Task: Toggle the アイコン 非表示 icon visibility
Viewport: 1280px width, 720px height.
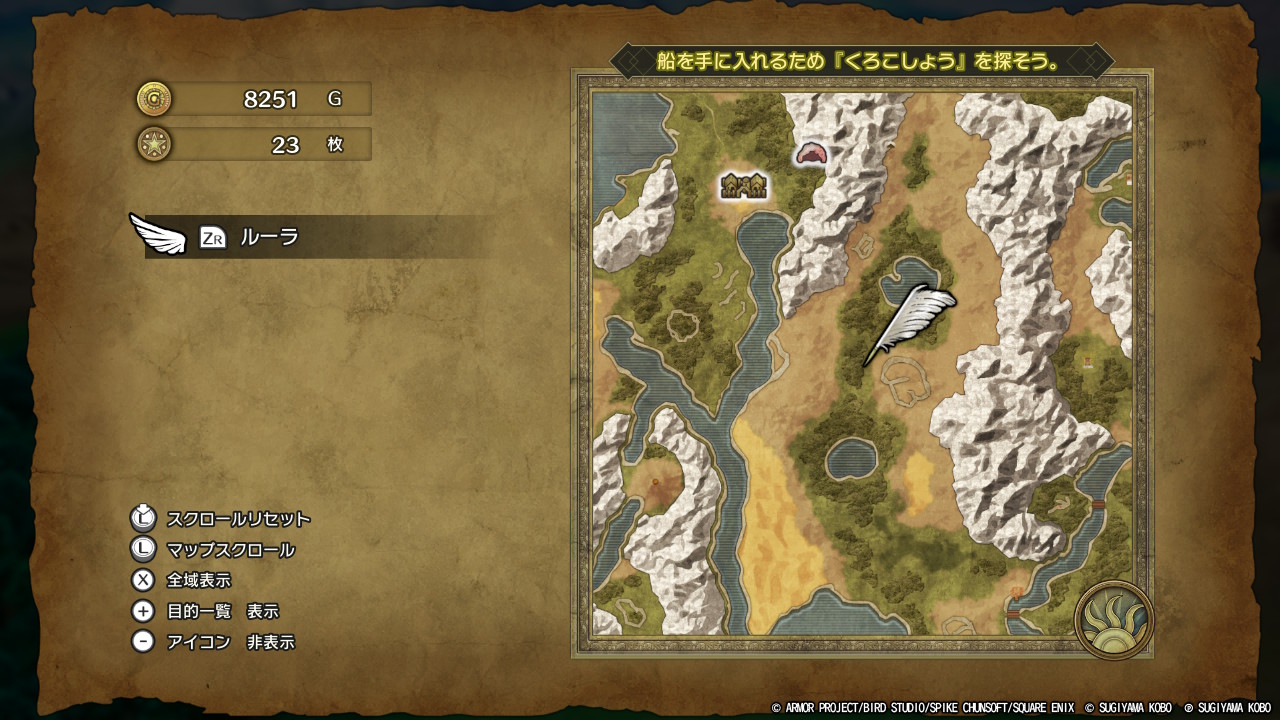Action: coord(230,643)
